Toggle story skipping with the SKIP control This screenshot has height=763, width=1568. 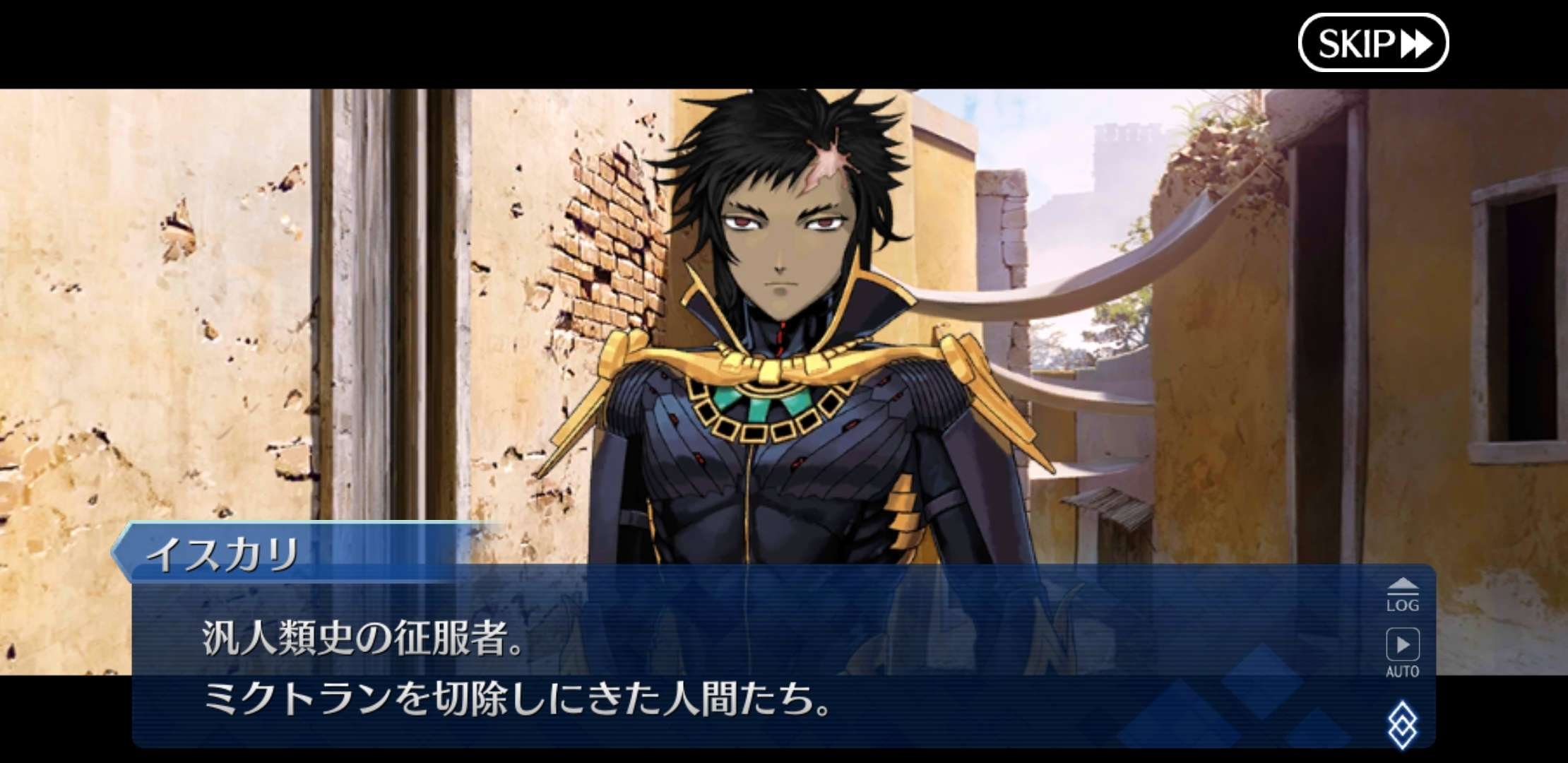1374,44
